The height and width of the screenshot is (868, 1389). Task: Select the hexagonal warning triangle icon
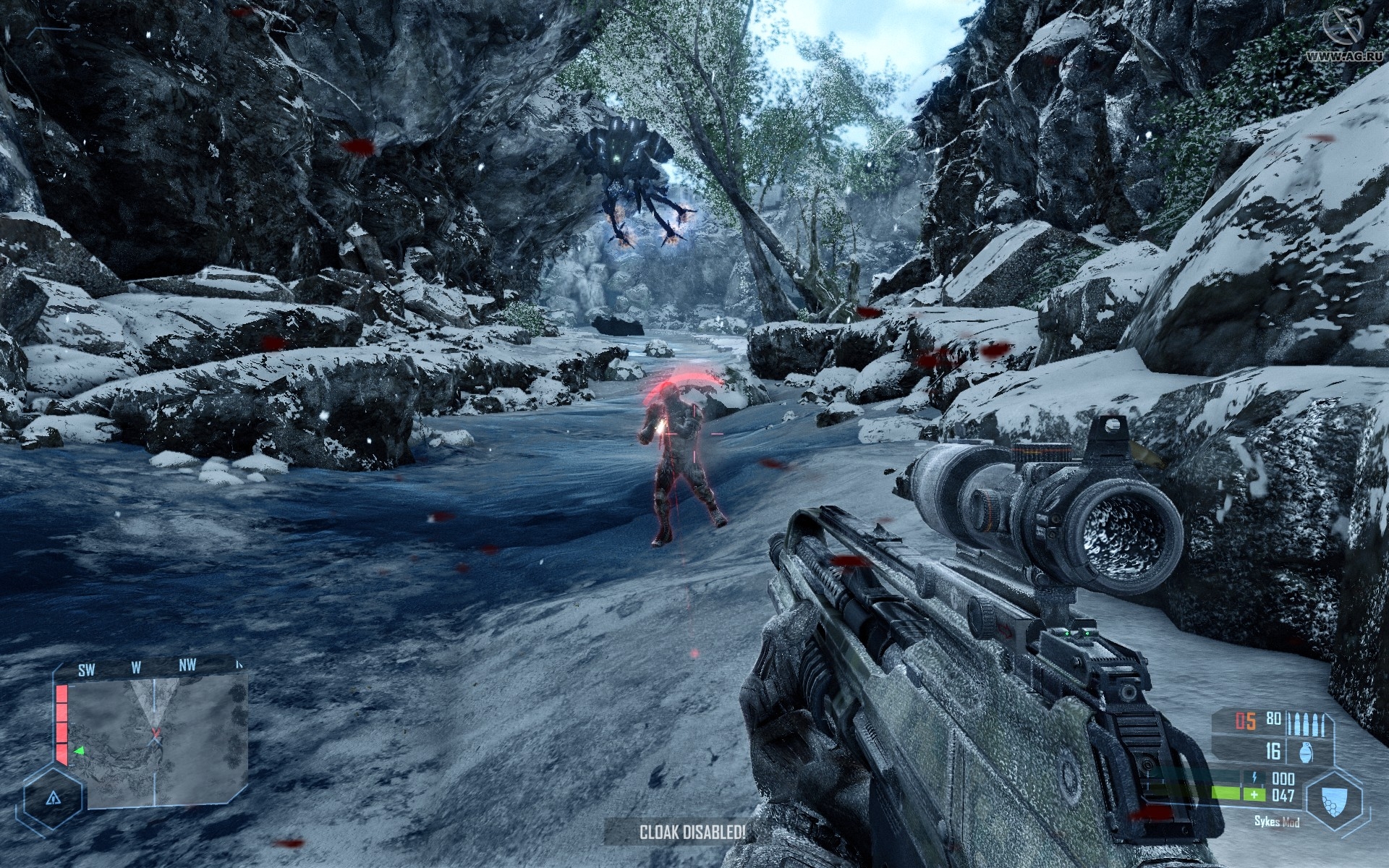click(53, 799)
